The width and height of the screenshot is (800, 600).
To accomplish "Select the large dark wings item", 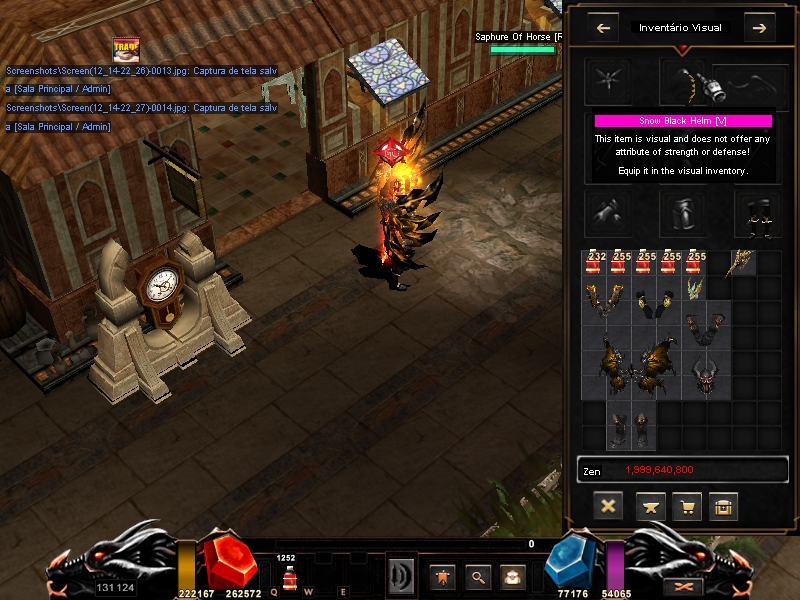I will (x=632, y=365).
